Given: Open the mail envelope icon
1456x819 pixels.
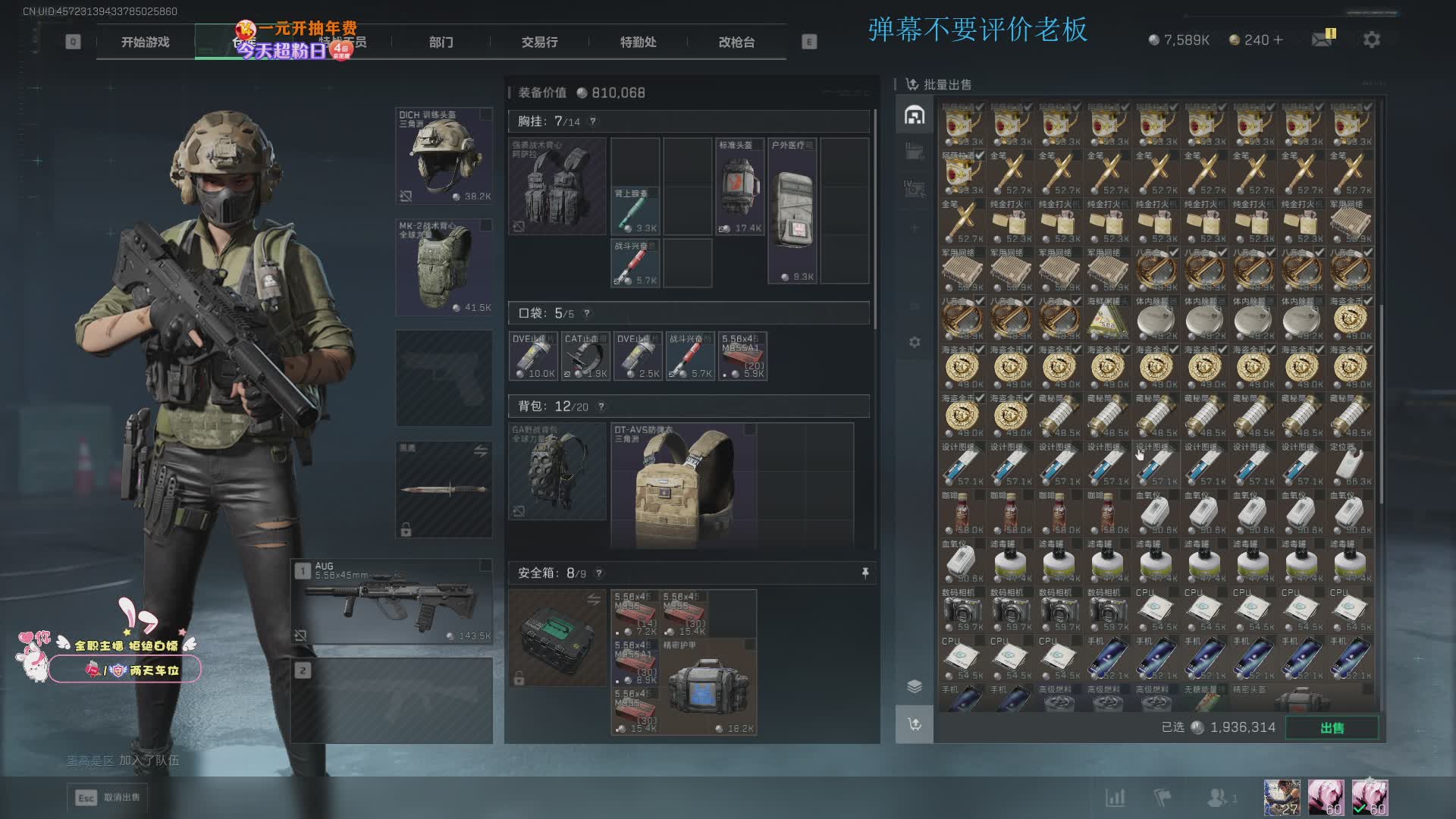Looking at the screenshot, I should pos(1322,39).
